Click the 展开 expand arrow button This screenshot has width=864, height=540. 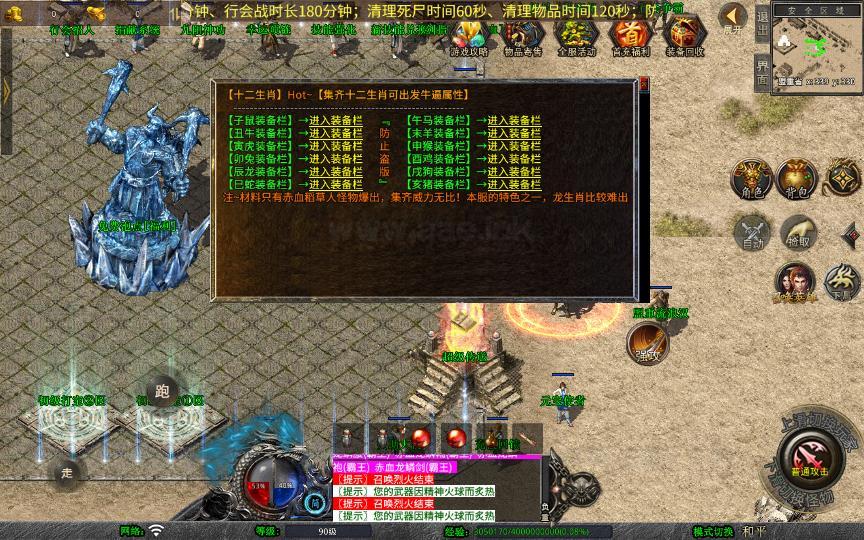pos(734,17)
